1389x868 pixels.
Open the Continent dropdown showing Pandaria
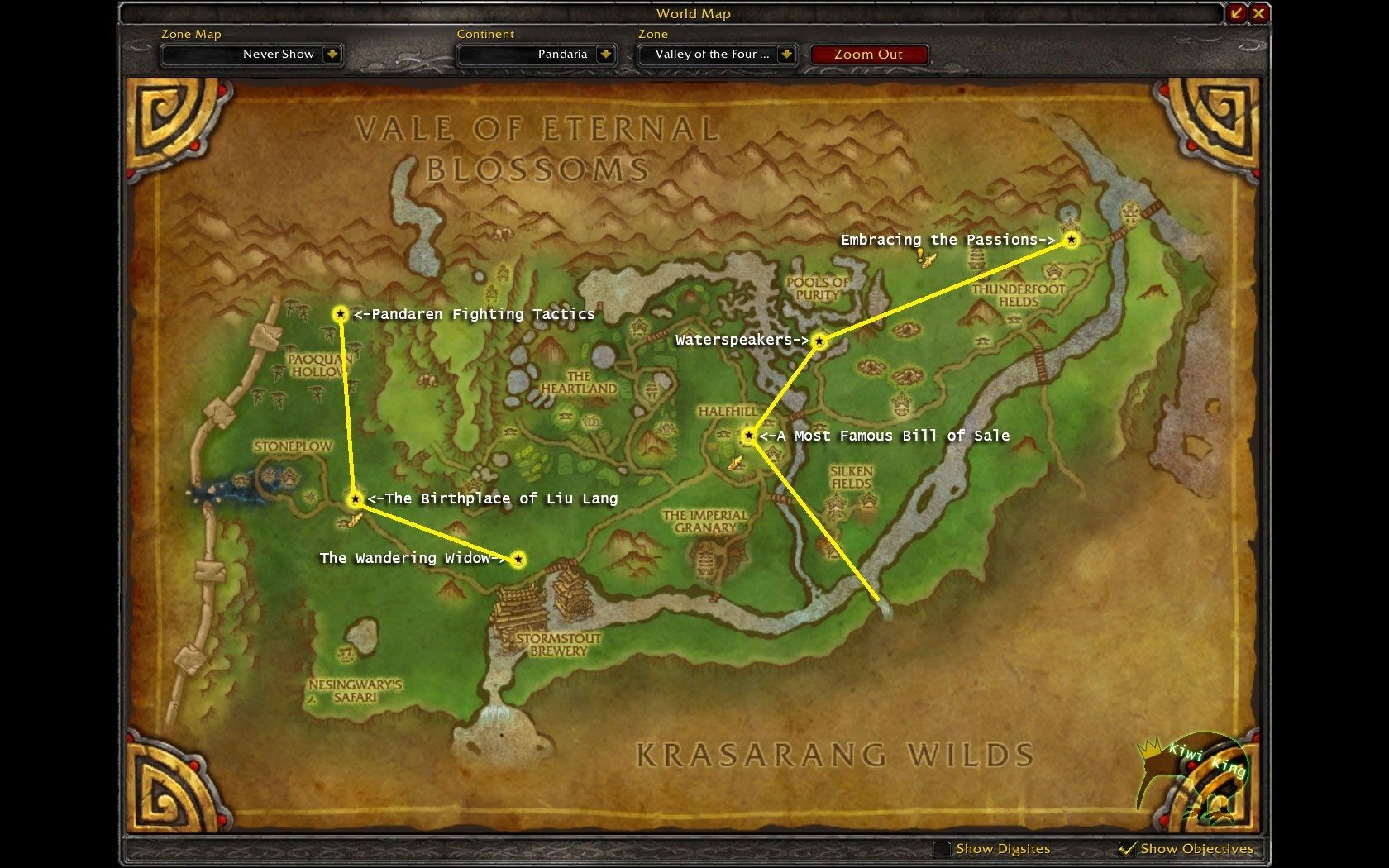pos(606,55)
